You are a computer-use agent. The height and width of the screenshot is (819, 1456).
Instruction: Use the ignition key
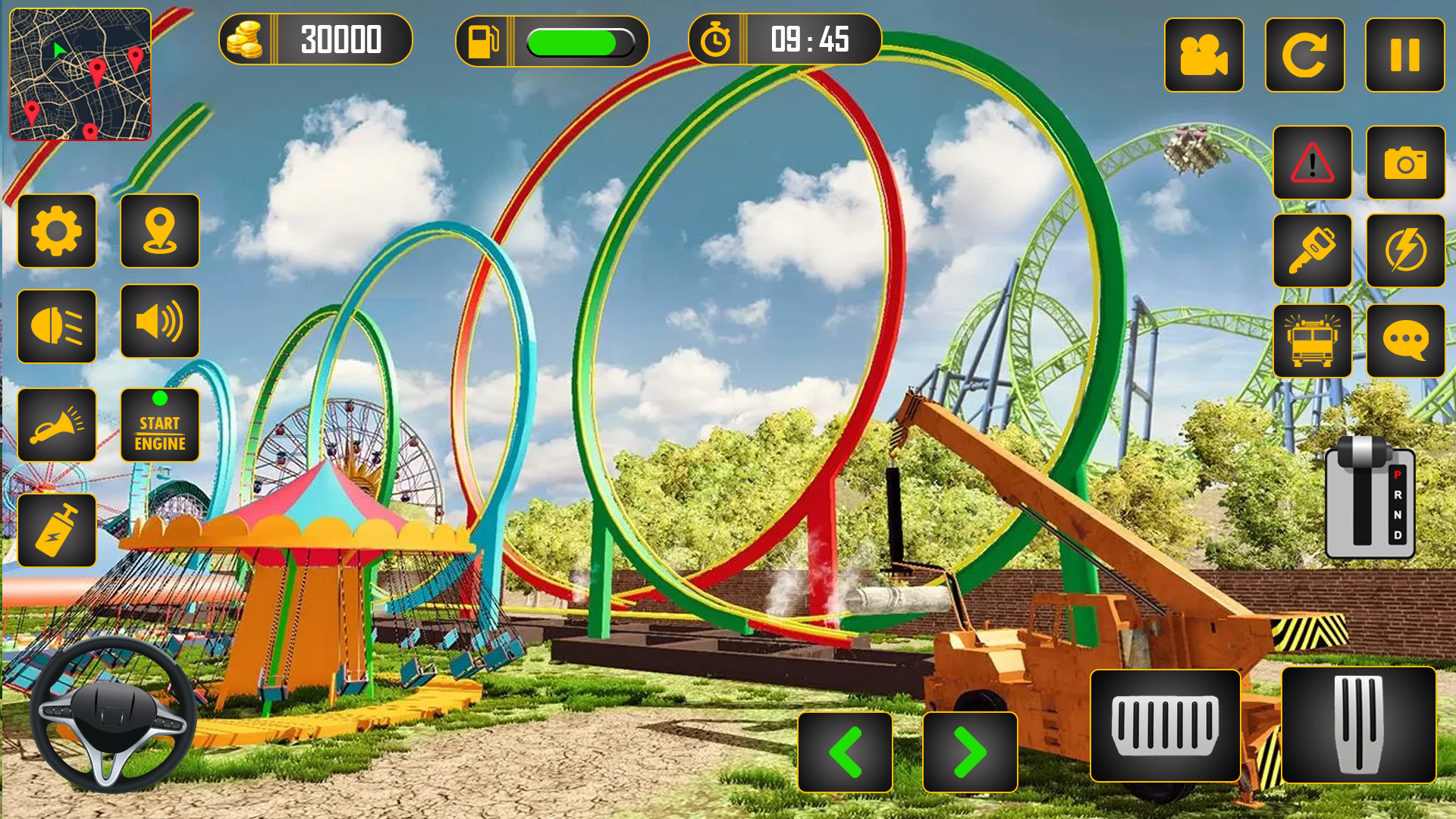[x=1313, y=250]
